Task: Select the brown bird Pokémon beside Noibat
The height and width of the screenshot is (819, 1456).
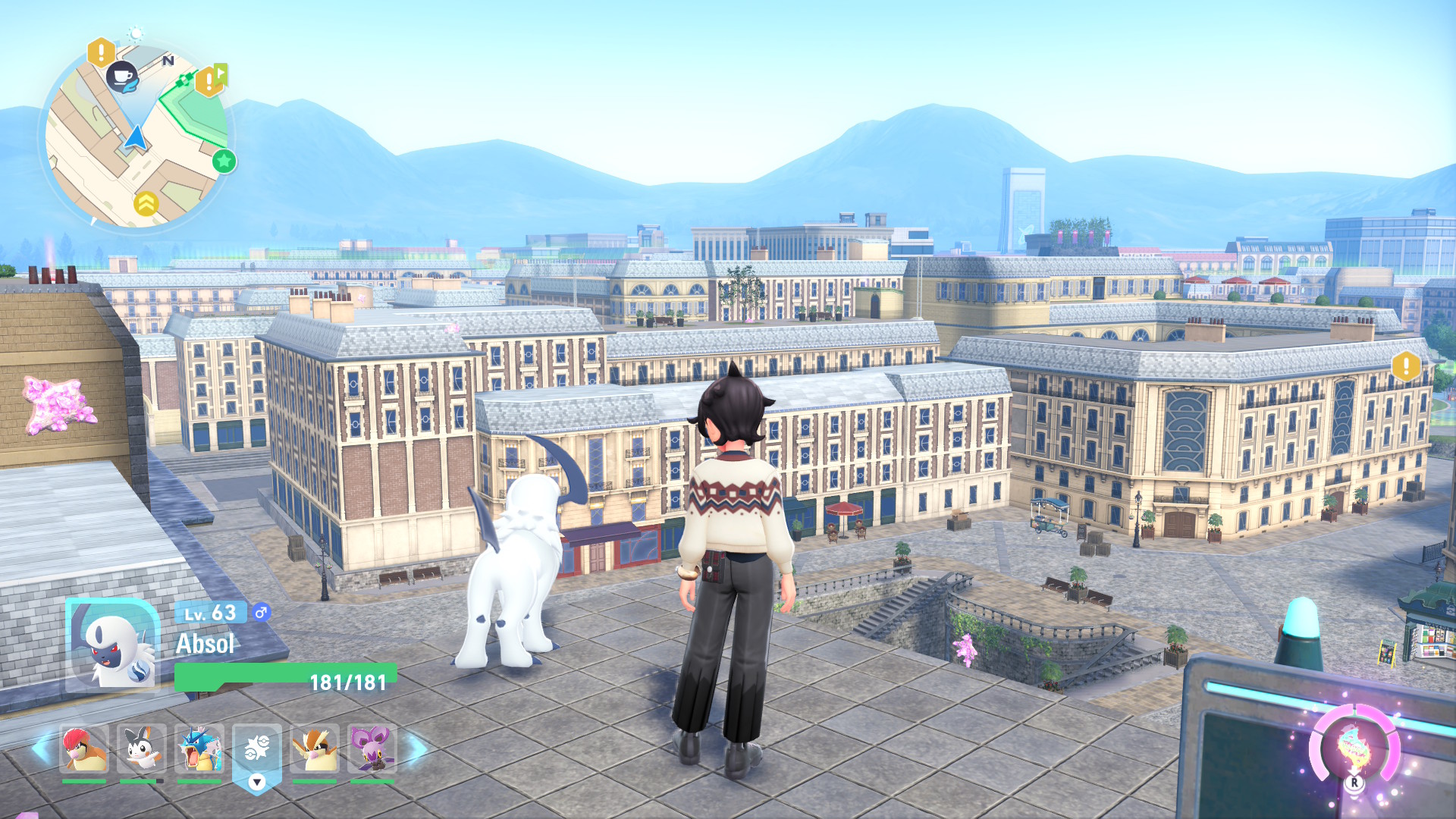Action: (x=315, y=749)
